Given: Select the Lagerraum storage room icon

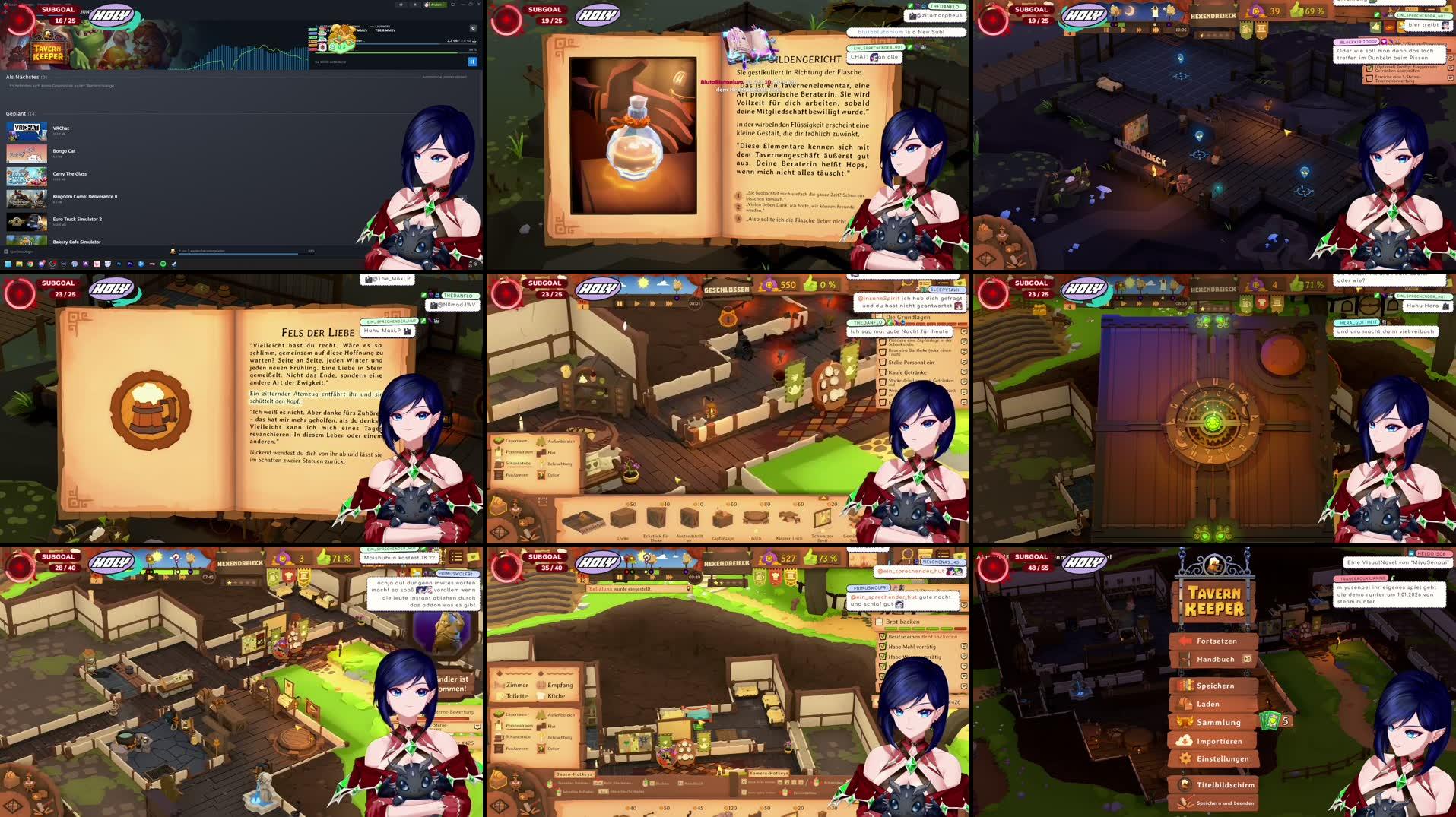Looking at the screenshot, I should coord(499,440).
